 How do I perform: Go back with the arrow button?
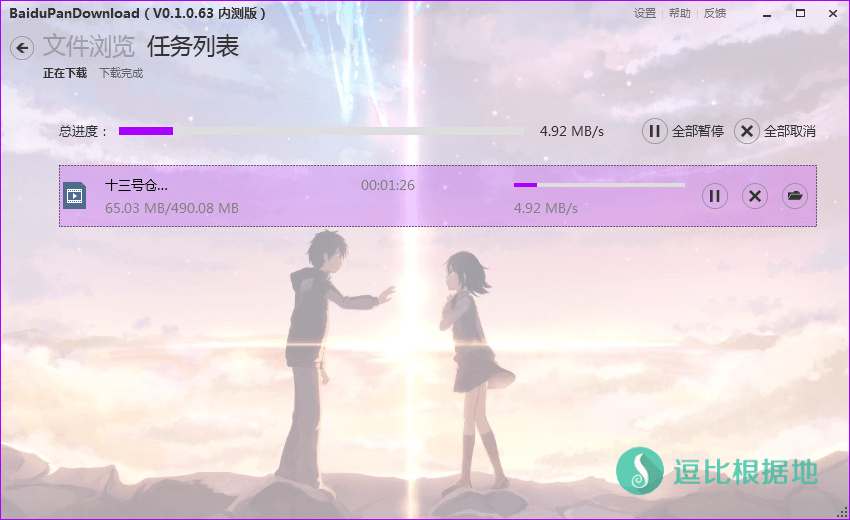(22, 48)
